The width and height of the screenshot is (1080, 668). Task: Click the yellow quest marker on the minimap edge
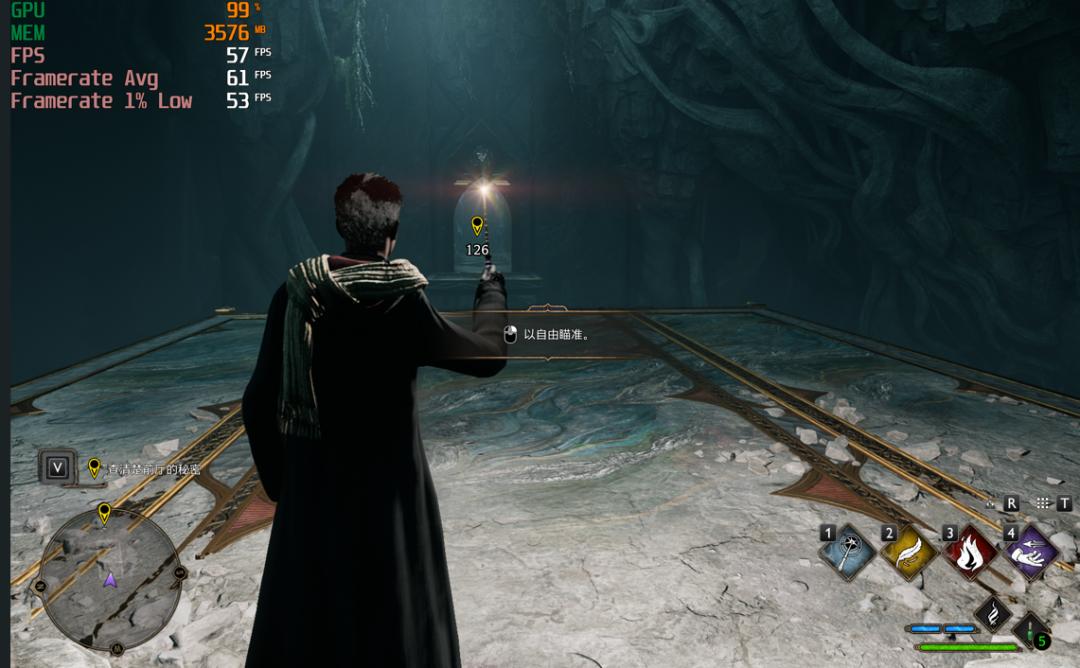click(104, 514)
